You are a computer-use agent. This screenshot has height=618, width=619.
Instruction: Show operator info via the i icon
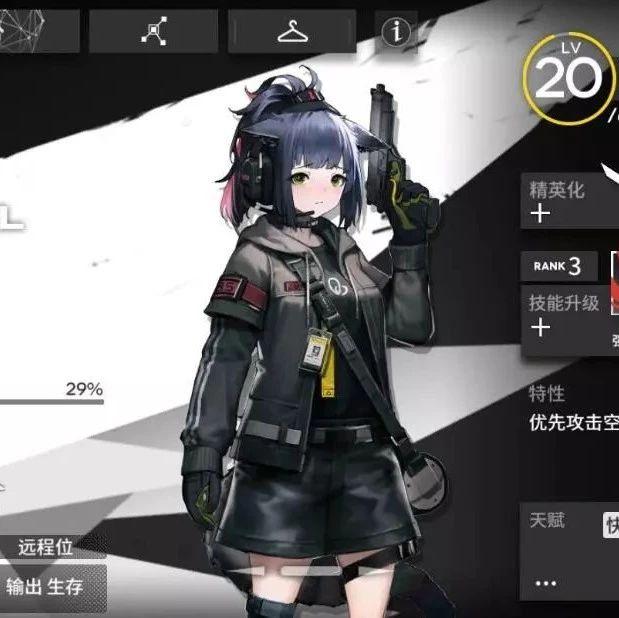click(x=397, y=31)
